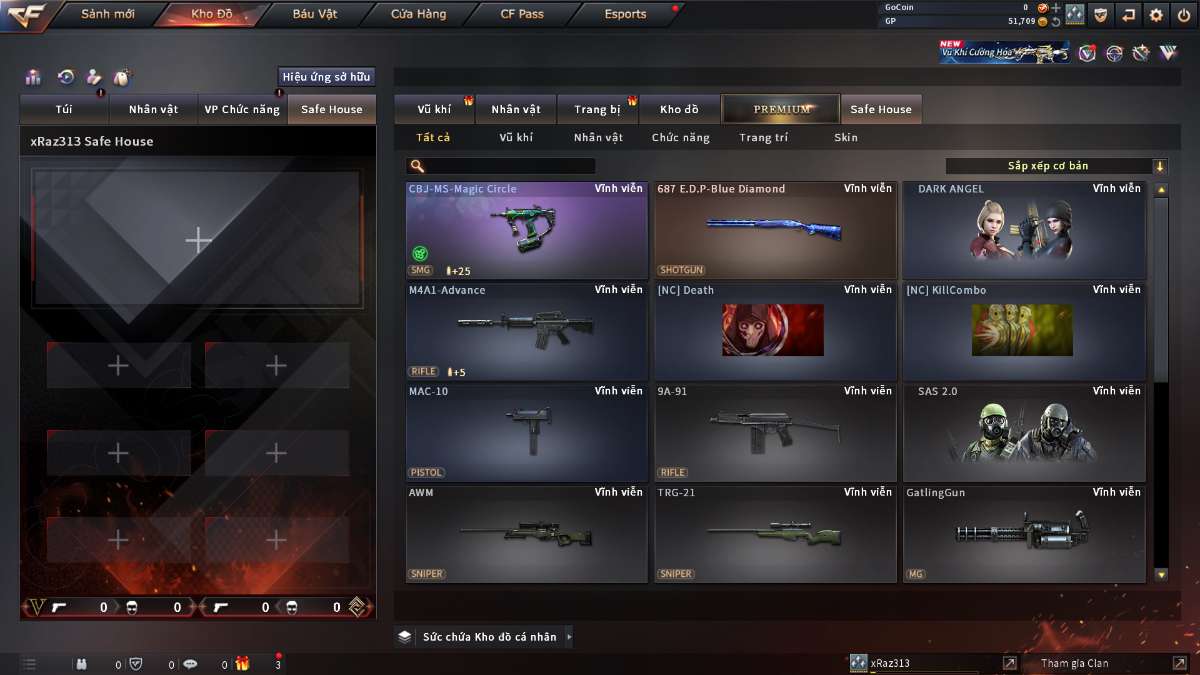1200x675 pixels.
Task: Switch to the Trang bị tab
Action: point(597,110)
